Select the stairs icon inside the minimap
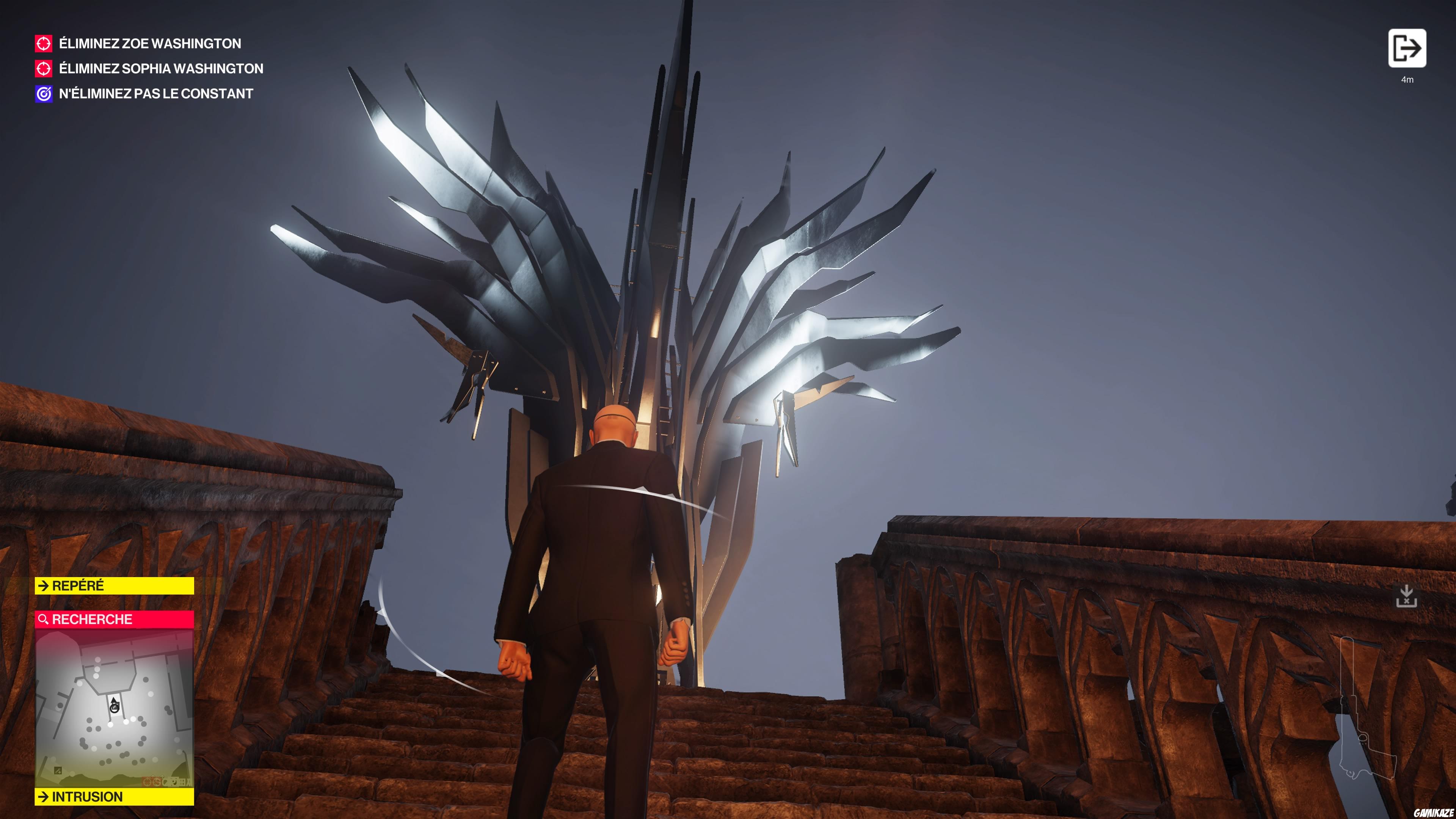The height and width of the screenshot is (819, 1456). click(x=58, y=770)
